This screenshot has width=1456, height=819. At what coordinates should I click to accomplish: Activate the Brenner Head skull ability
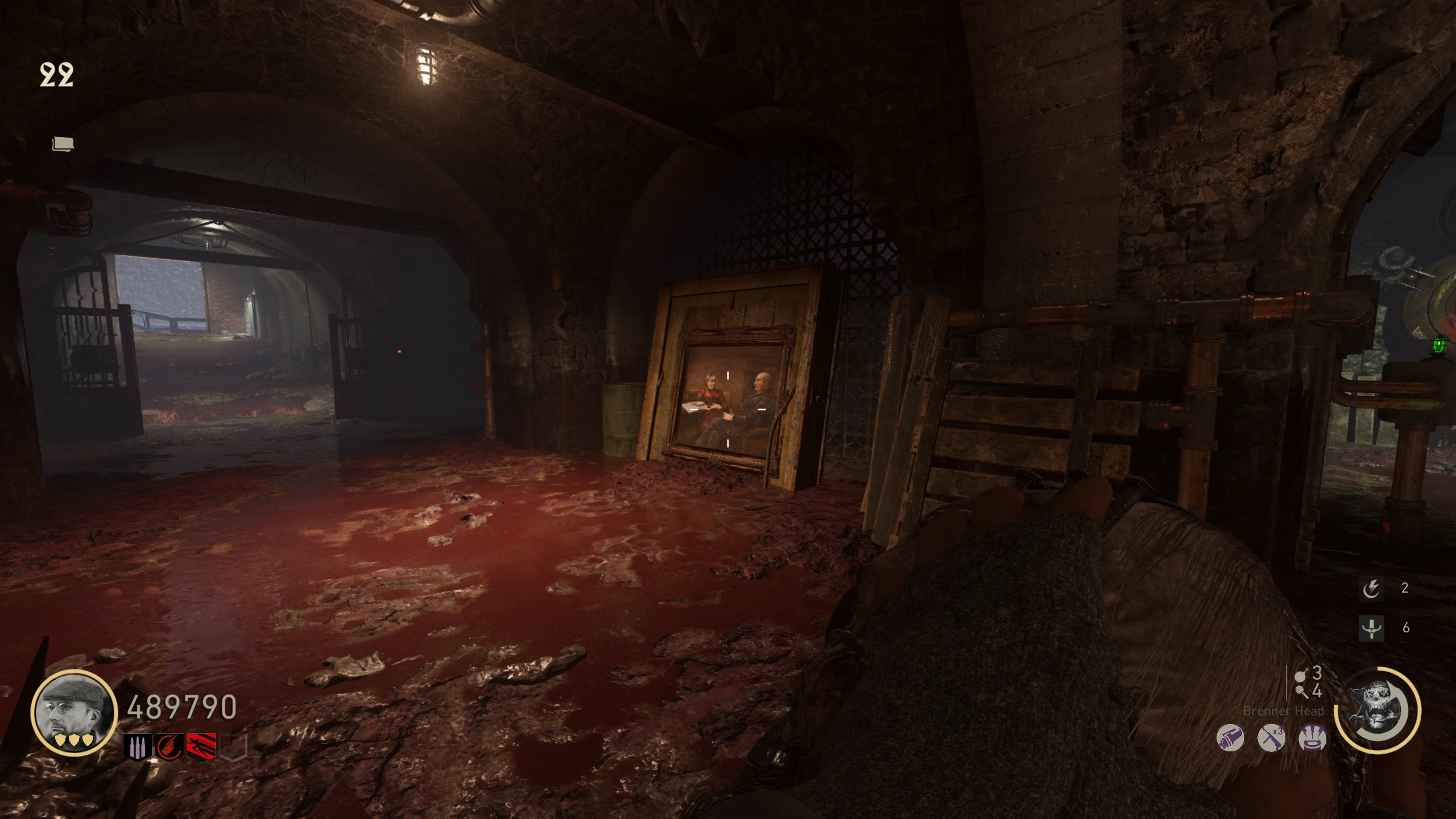(1378, 711)
